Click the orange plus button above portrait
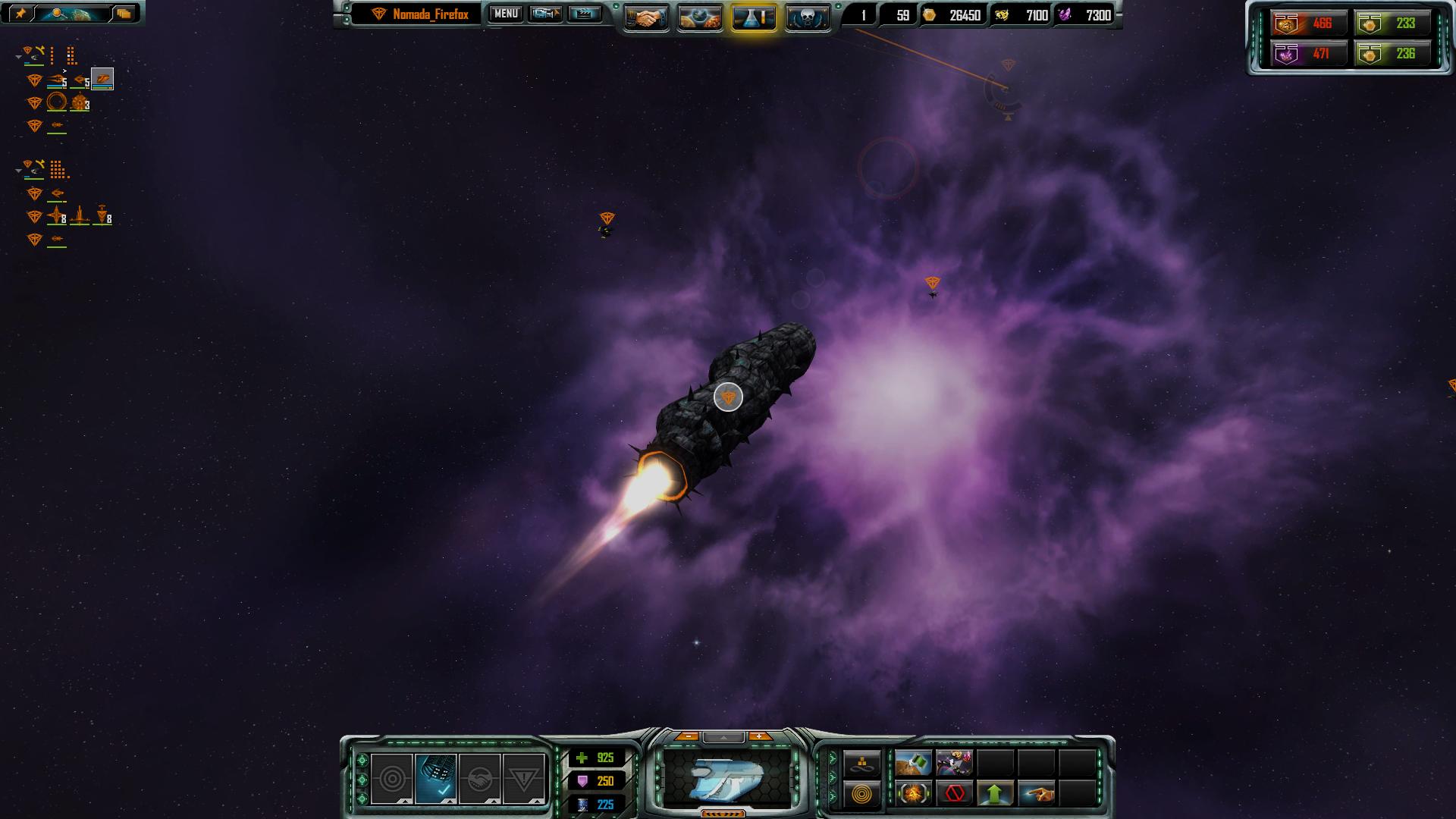Image resolution: width=1456 pixels, height=819 pixels. (759, 736)
